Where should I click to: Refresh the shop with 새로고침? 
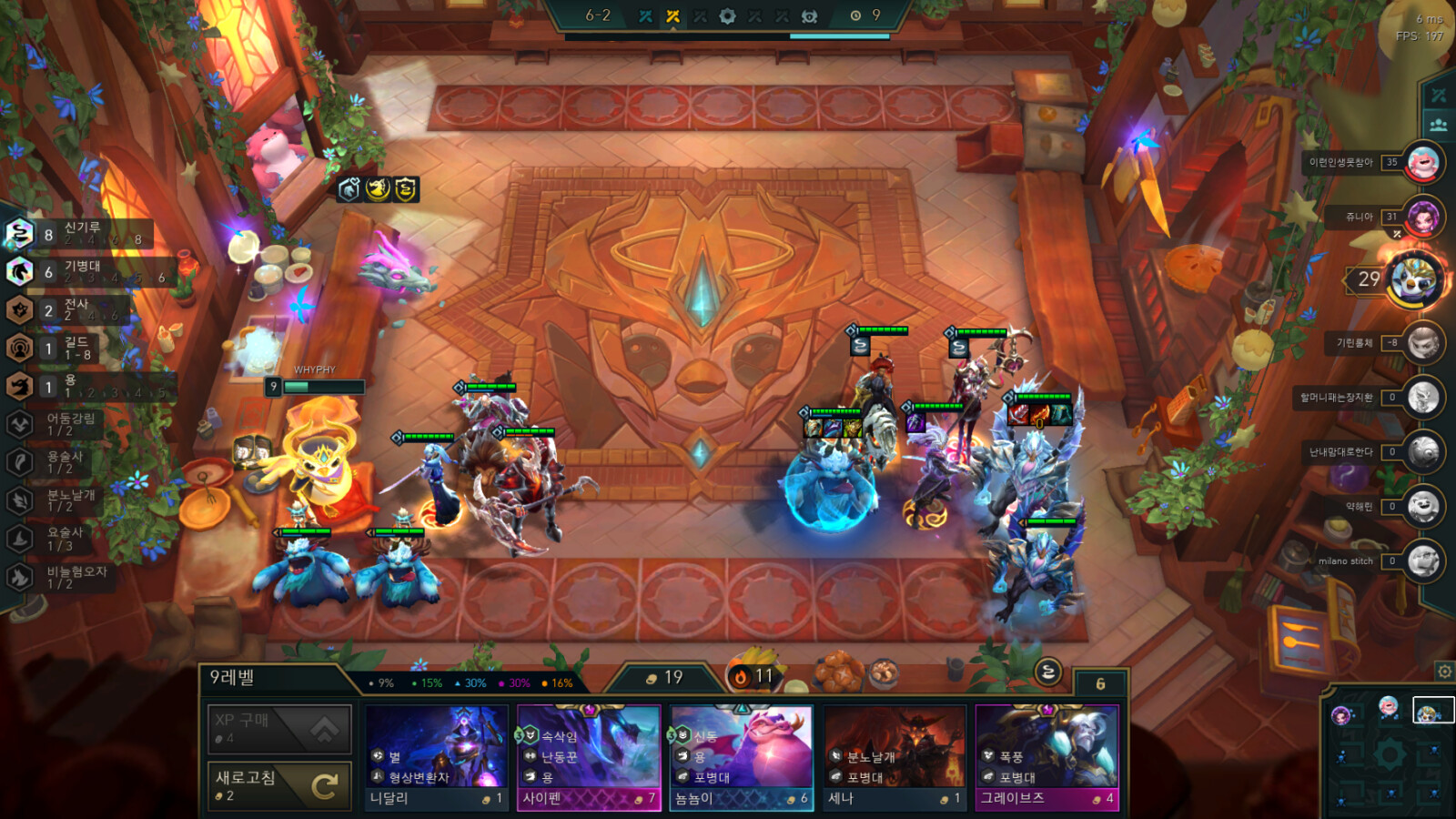pyautogui.click(x=279, y=785)
